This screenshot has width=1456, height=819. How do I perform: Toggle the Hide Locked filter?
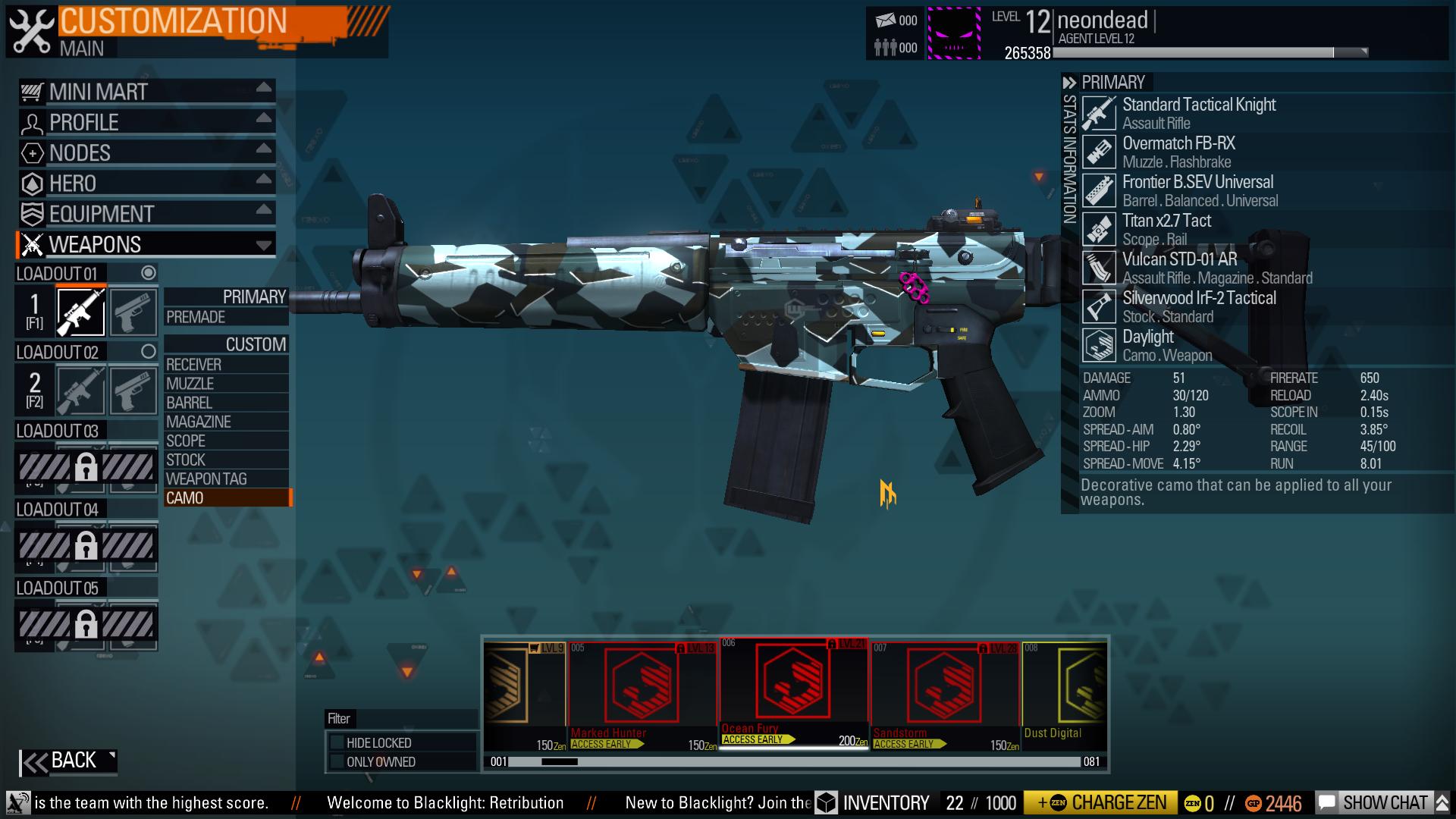pyautogui.click(x=337, y=743)
